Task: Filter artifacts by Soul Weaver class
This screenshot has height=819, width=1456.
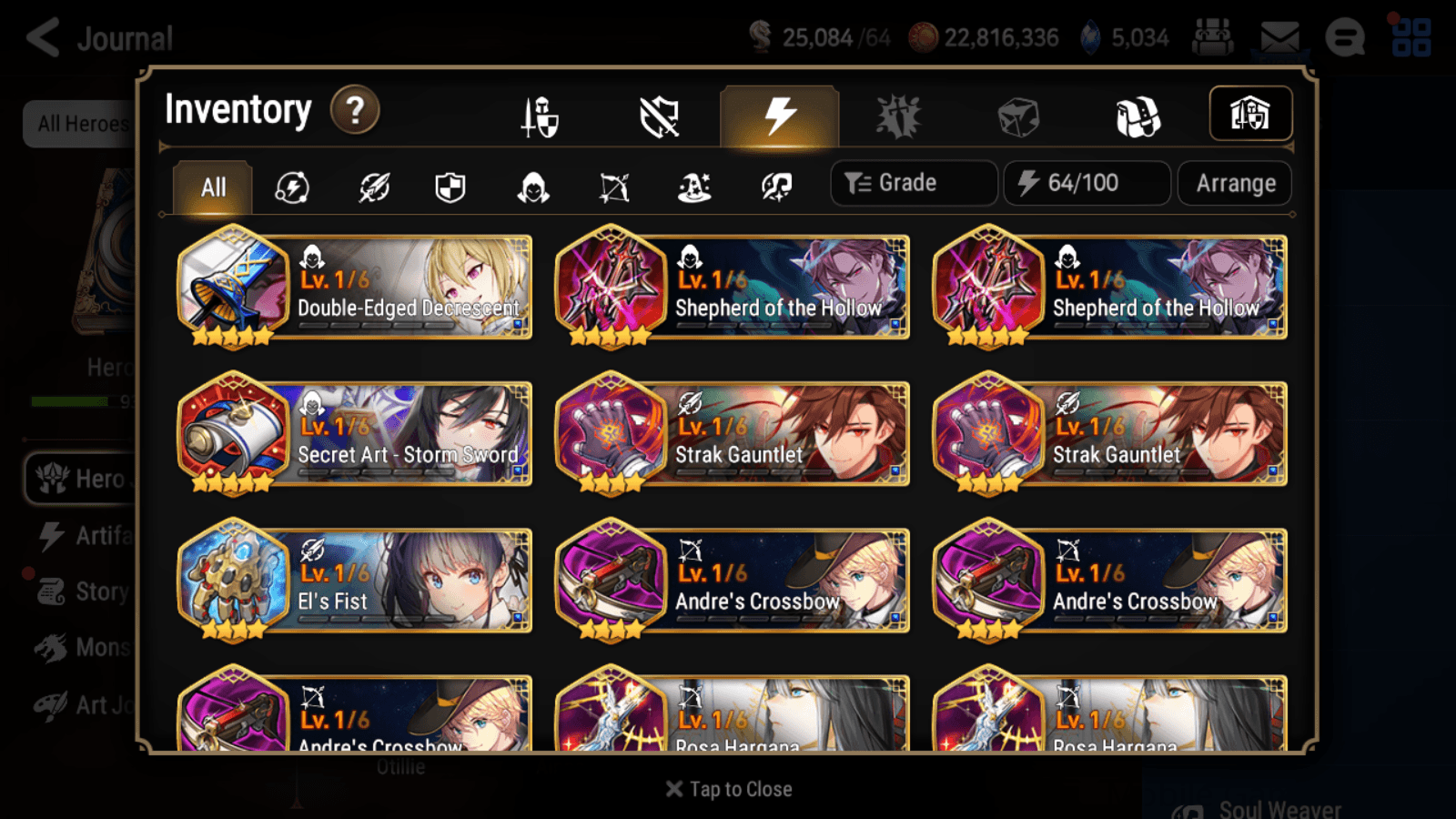Action: (x=775, y=187)
